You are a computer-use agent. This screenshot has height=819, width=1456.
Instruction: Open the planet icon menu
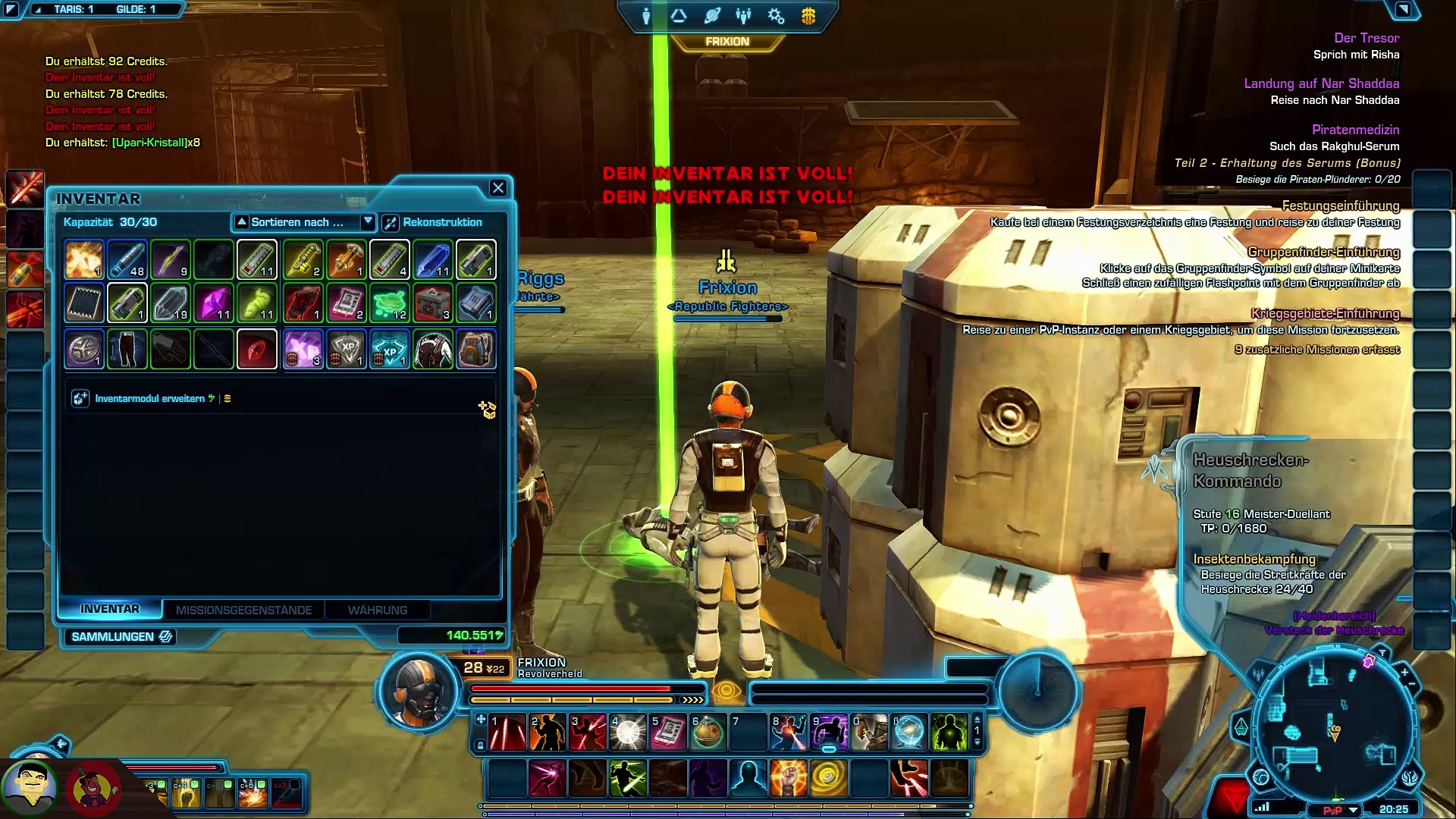tap(712, 16)
